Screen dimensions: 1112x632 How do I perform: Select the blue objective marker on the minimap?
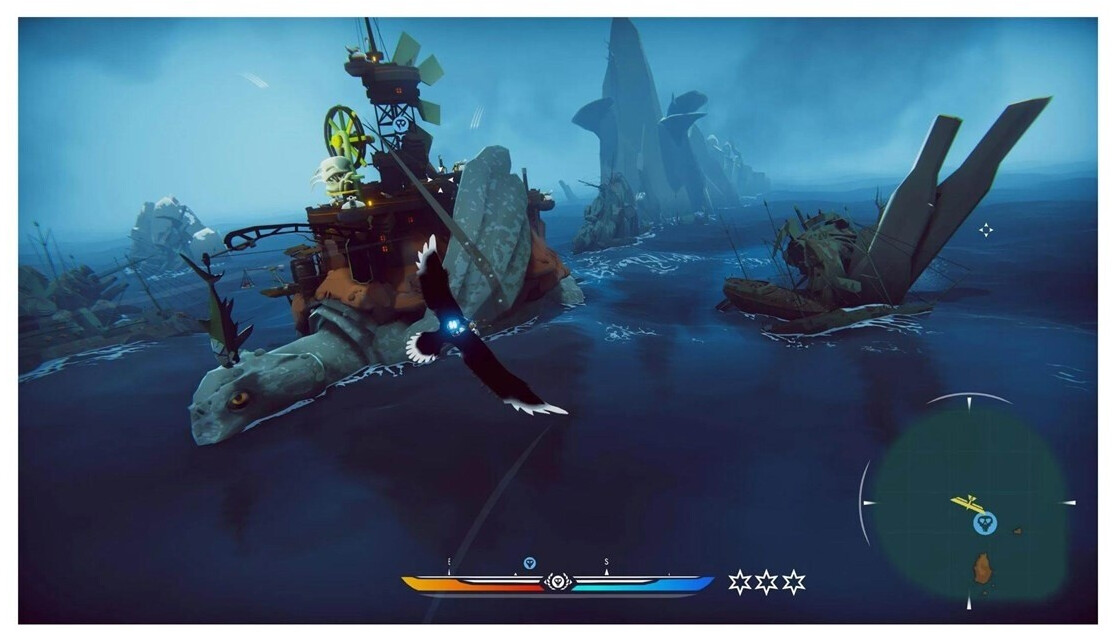pyautogui.click(x=984, y=523)
